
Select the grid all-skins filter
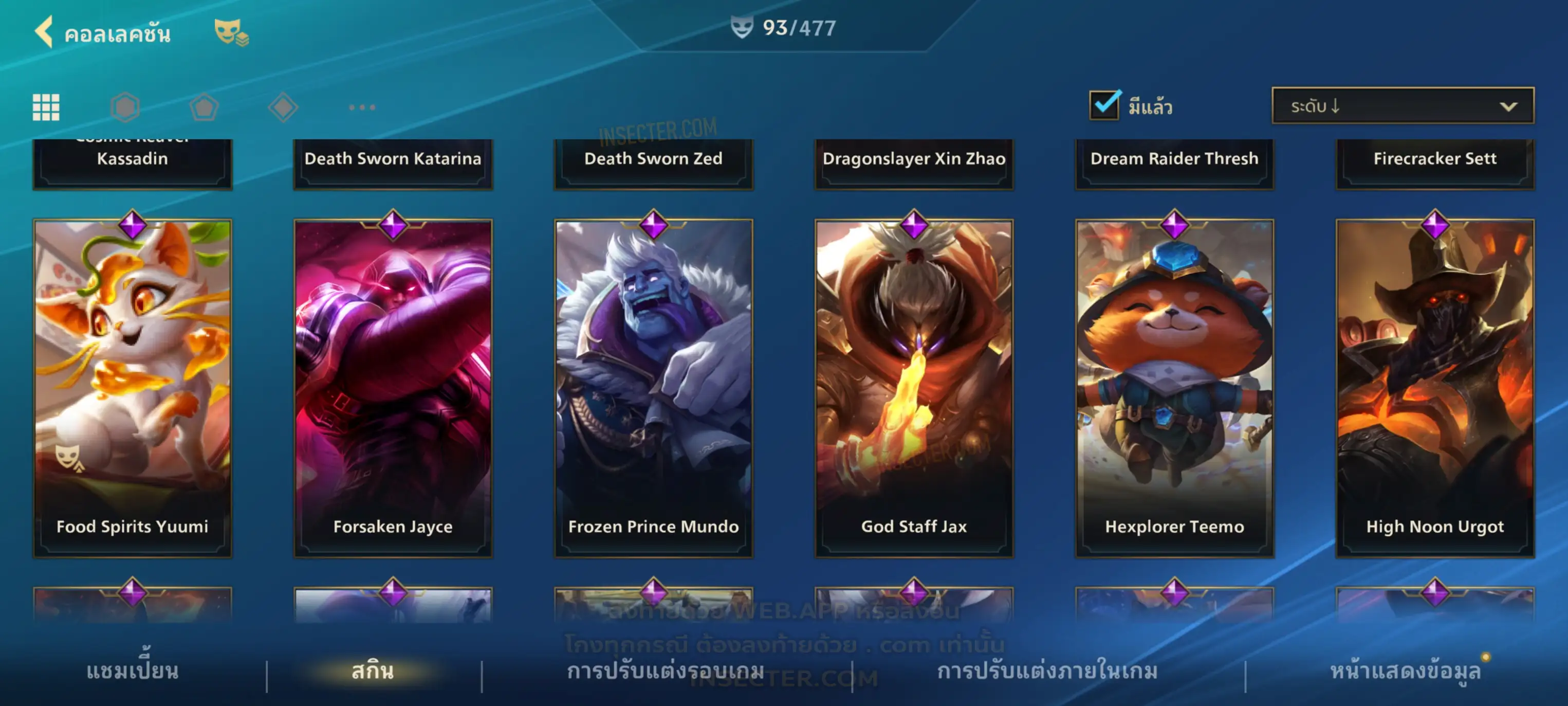coord(46,107)
